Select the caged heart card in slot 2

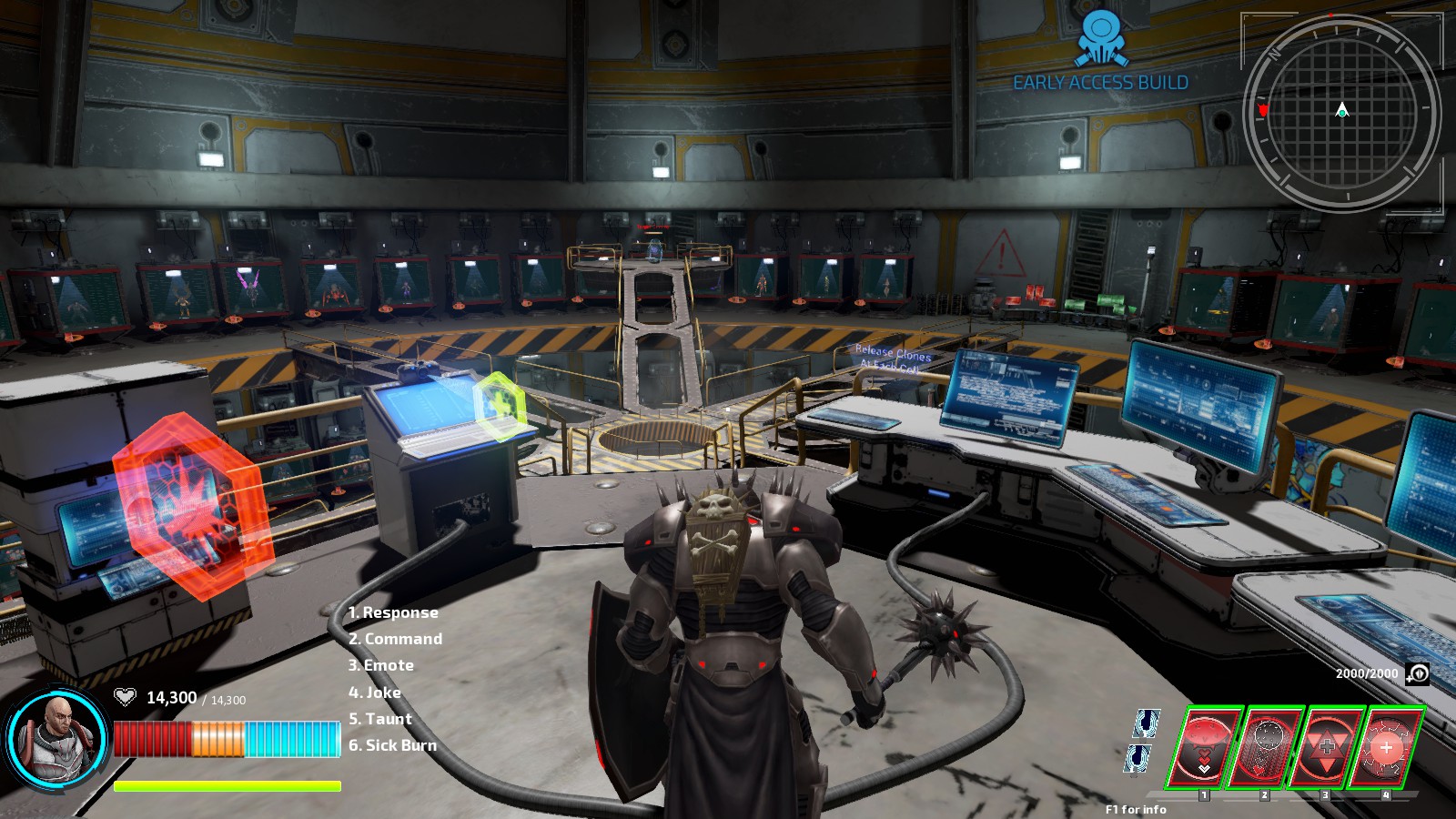1265,744
